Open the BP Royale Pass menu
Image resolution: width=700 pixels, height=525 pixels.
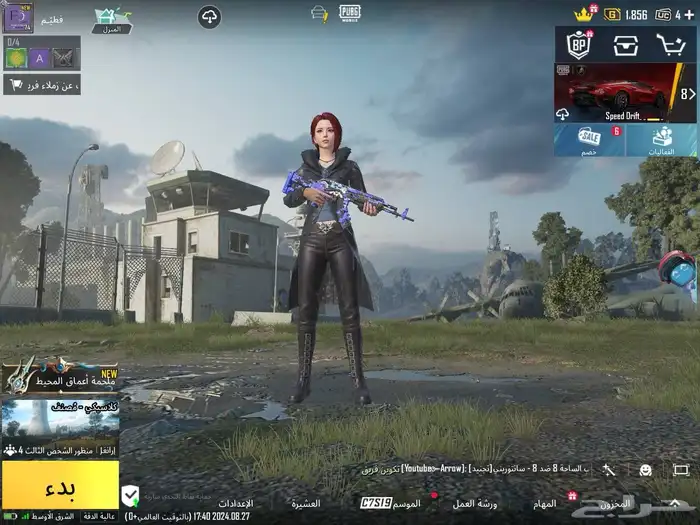coord(579,45)
